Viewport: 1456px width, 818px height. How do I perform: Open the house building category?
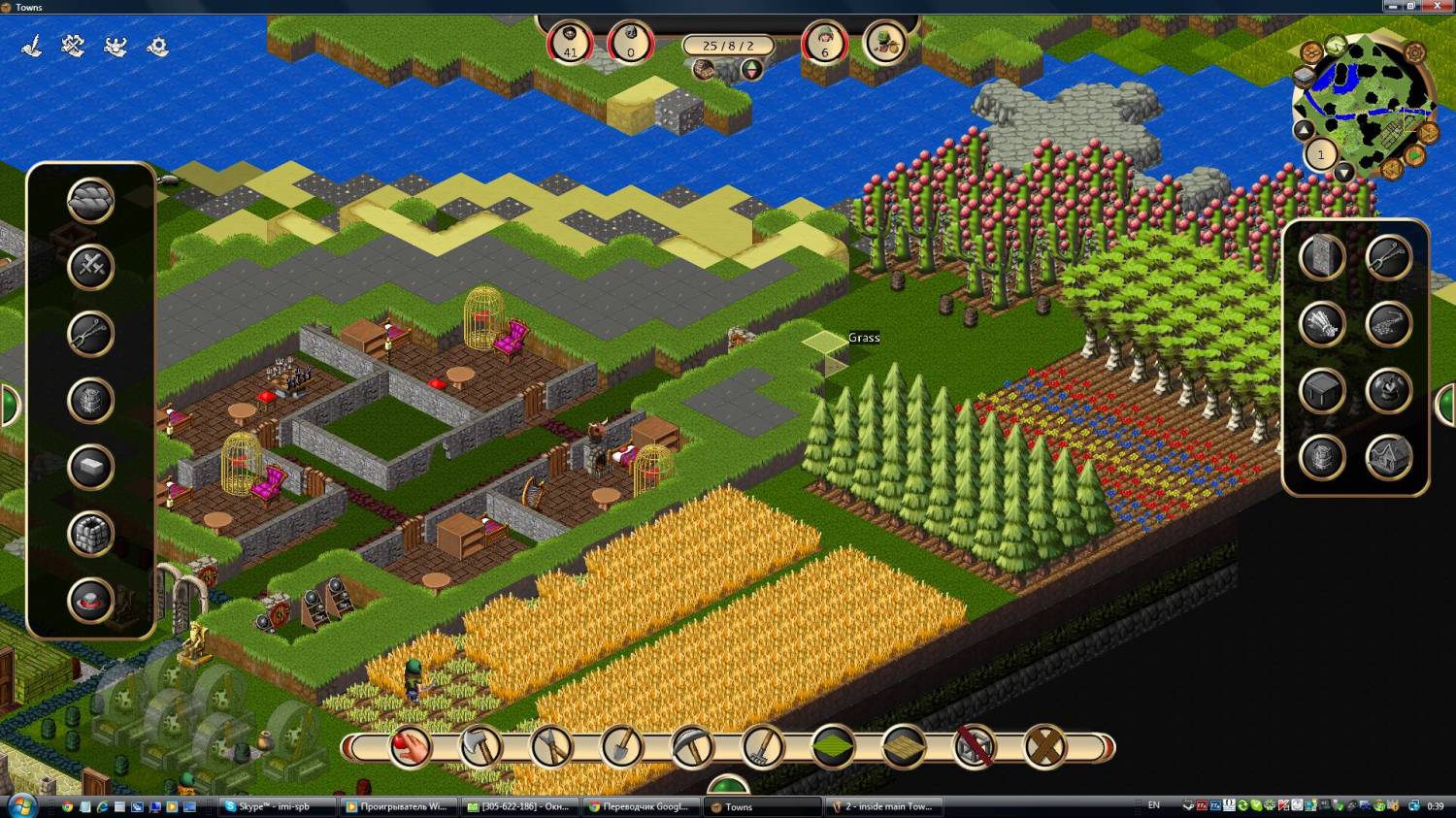click(x=1388, y=458)
